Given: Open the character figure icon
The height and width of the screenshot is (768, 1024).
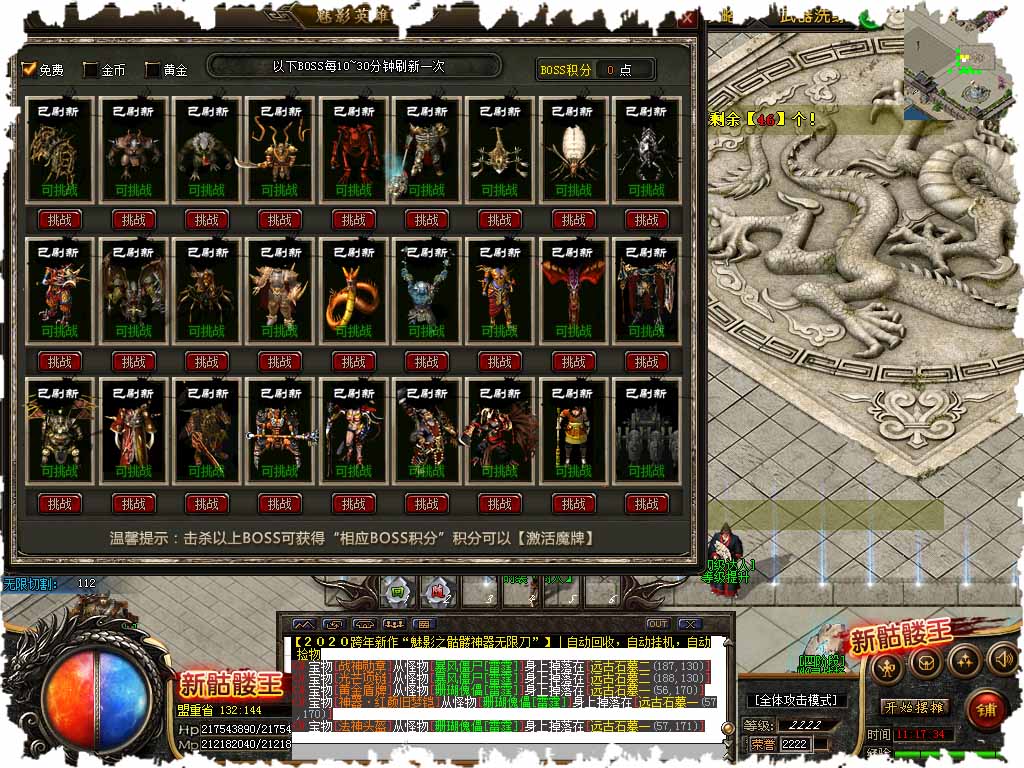Looking at the screenshot, I should coord(886,662).
